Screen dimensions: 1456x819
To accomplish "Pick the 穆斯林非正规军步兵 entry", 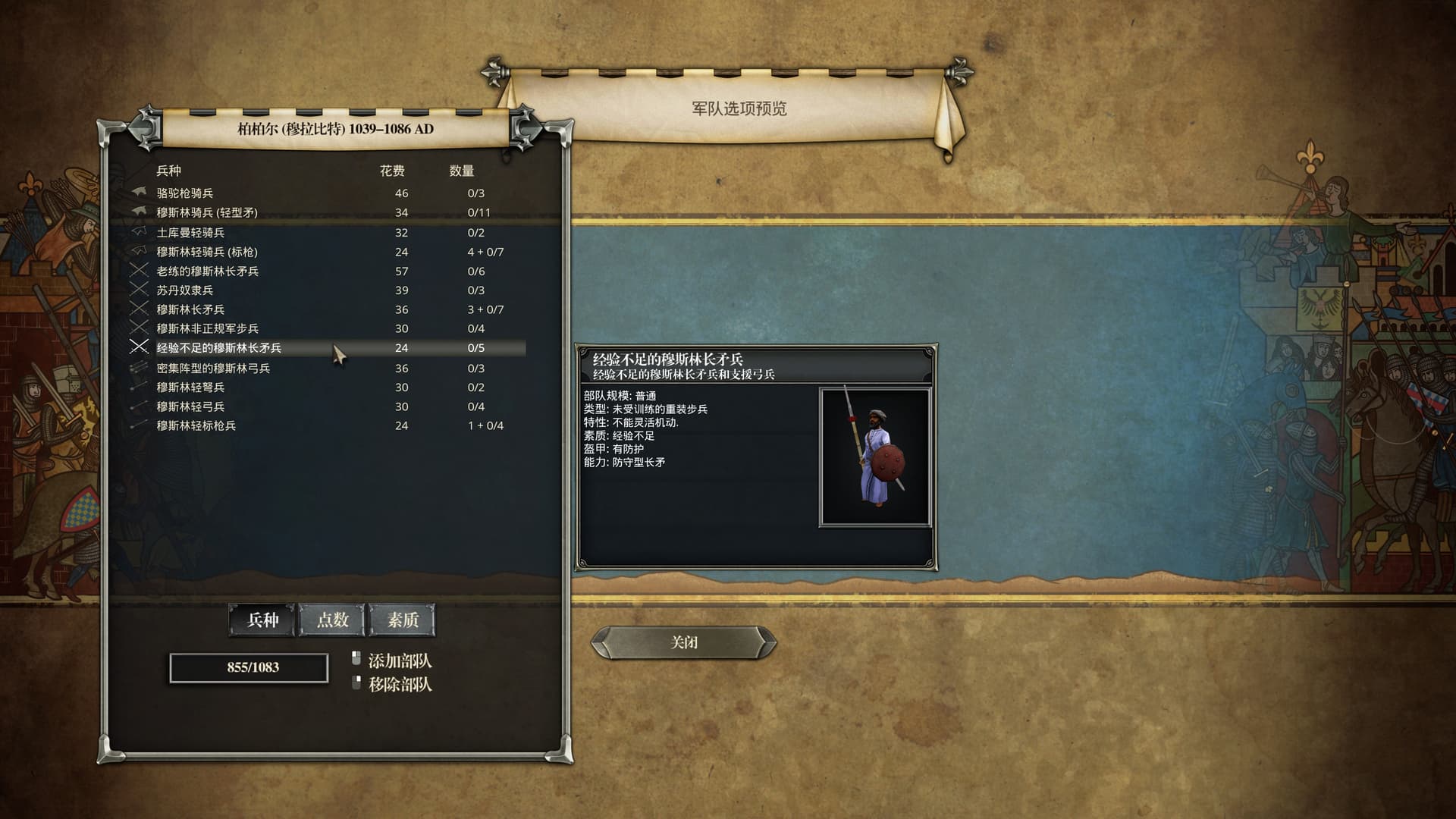I will pyautogui.click(x=207, y=328).
